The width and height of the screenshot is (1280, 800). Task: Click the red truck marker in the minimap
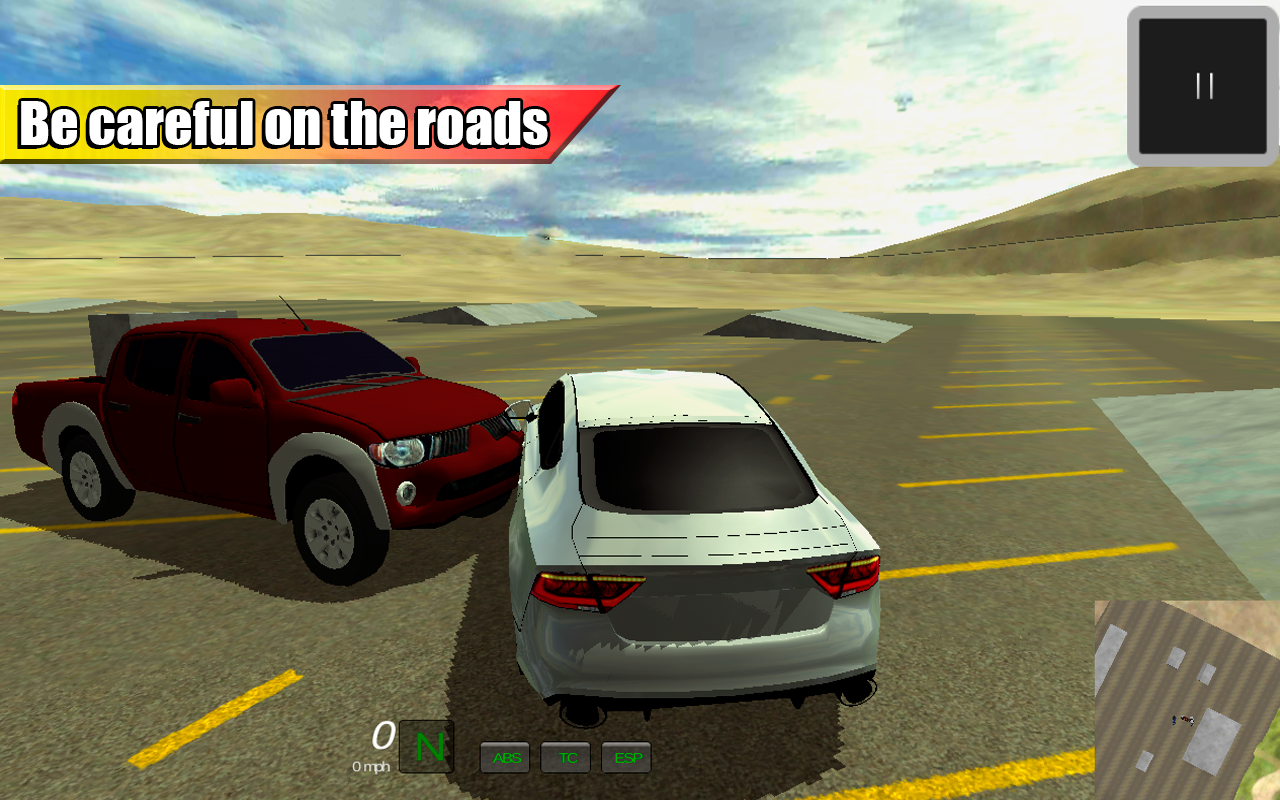pyautogui.click(x=1185, y=718)
